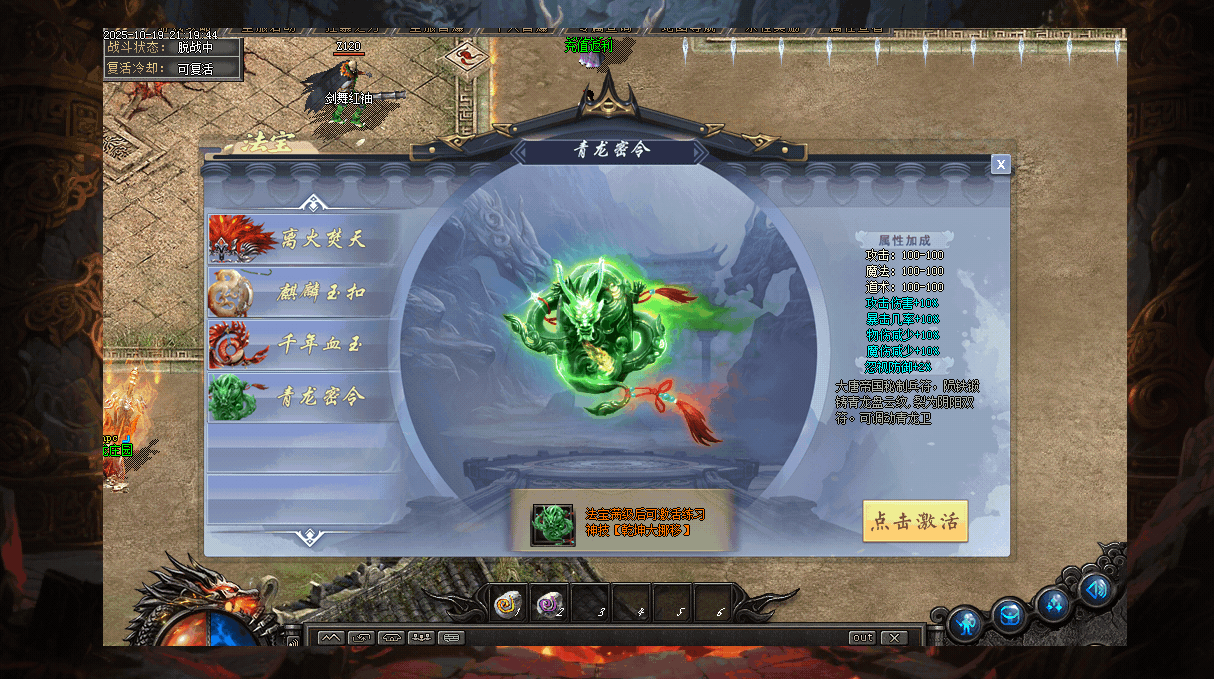Choose 麒麟玉扣 from the treasure list
Viewport: 1214px width, 679px height.
tap(303, 292)
